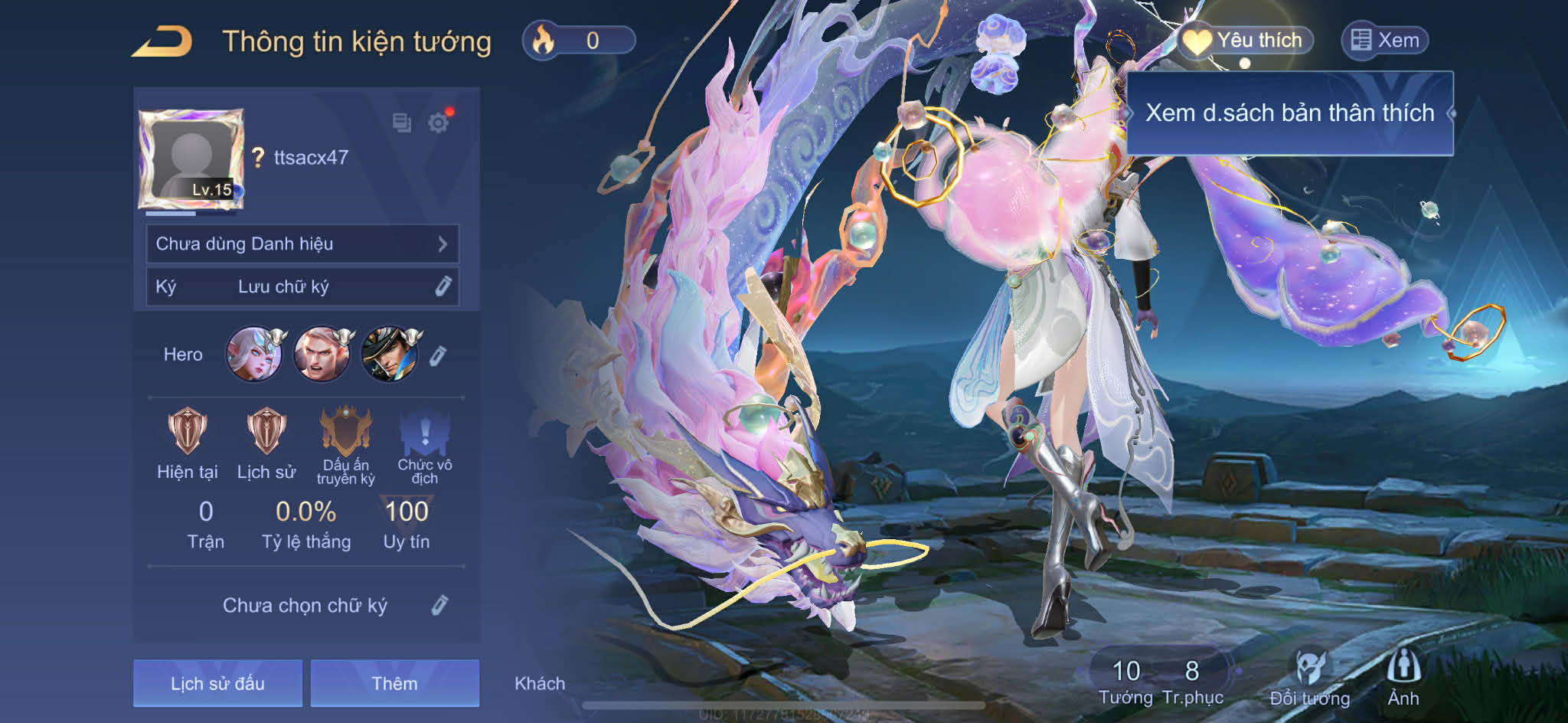
Task: Select the Đổi tướng change hero icon
Action: [1310, 677]
